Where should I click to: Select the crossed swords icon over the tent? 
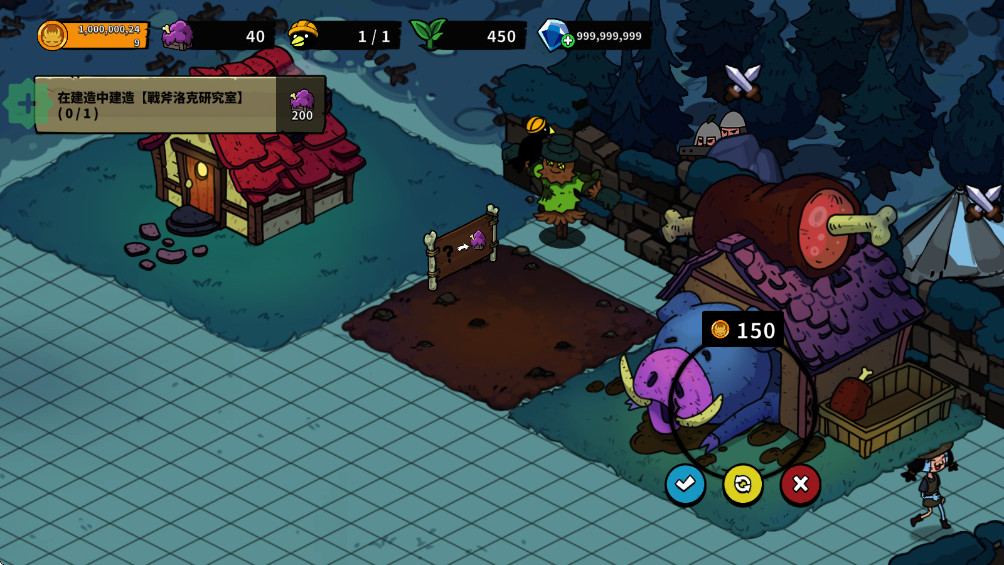[981, 201]
